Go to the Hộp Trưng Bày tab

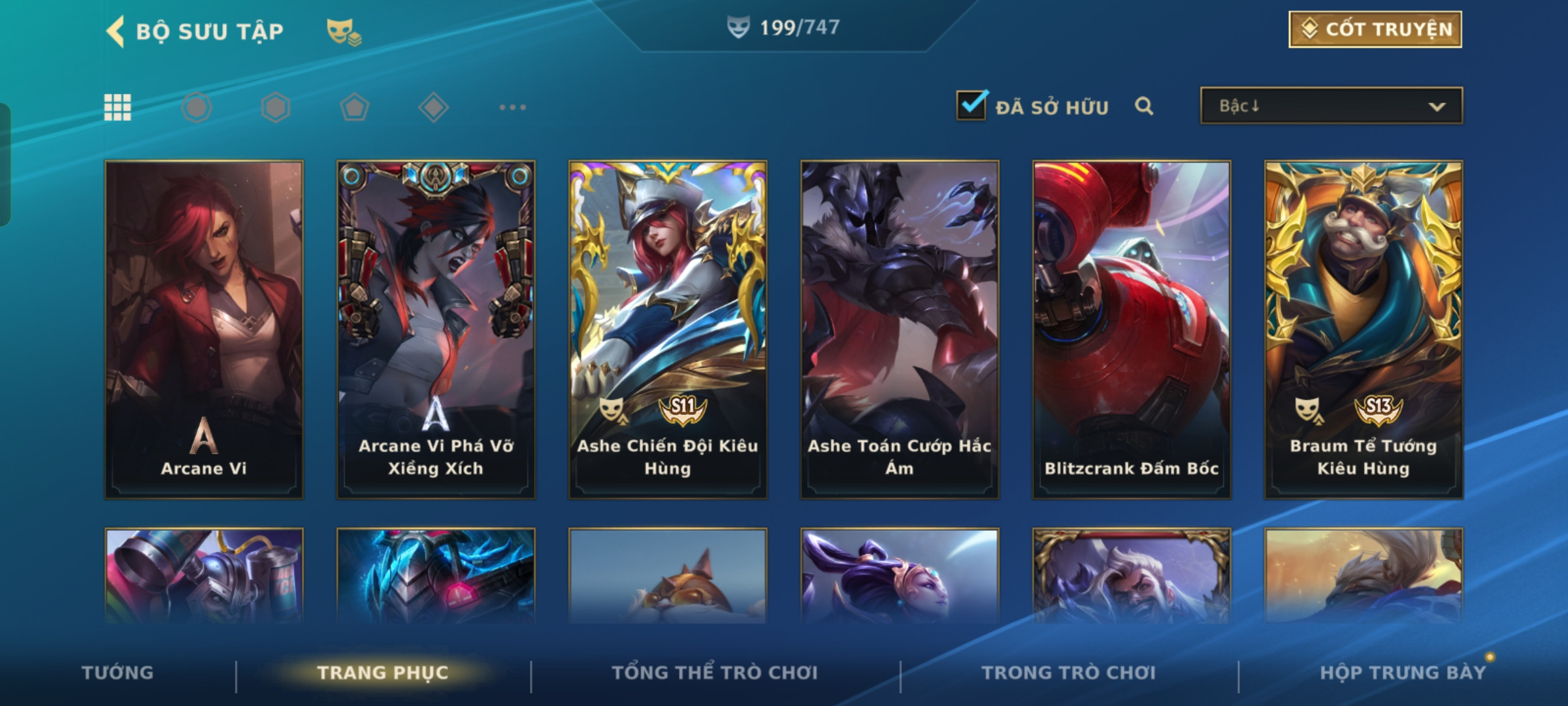pos(1403,673)
